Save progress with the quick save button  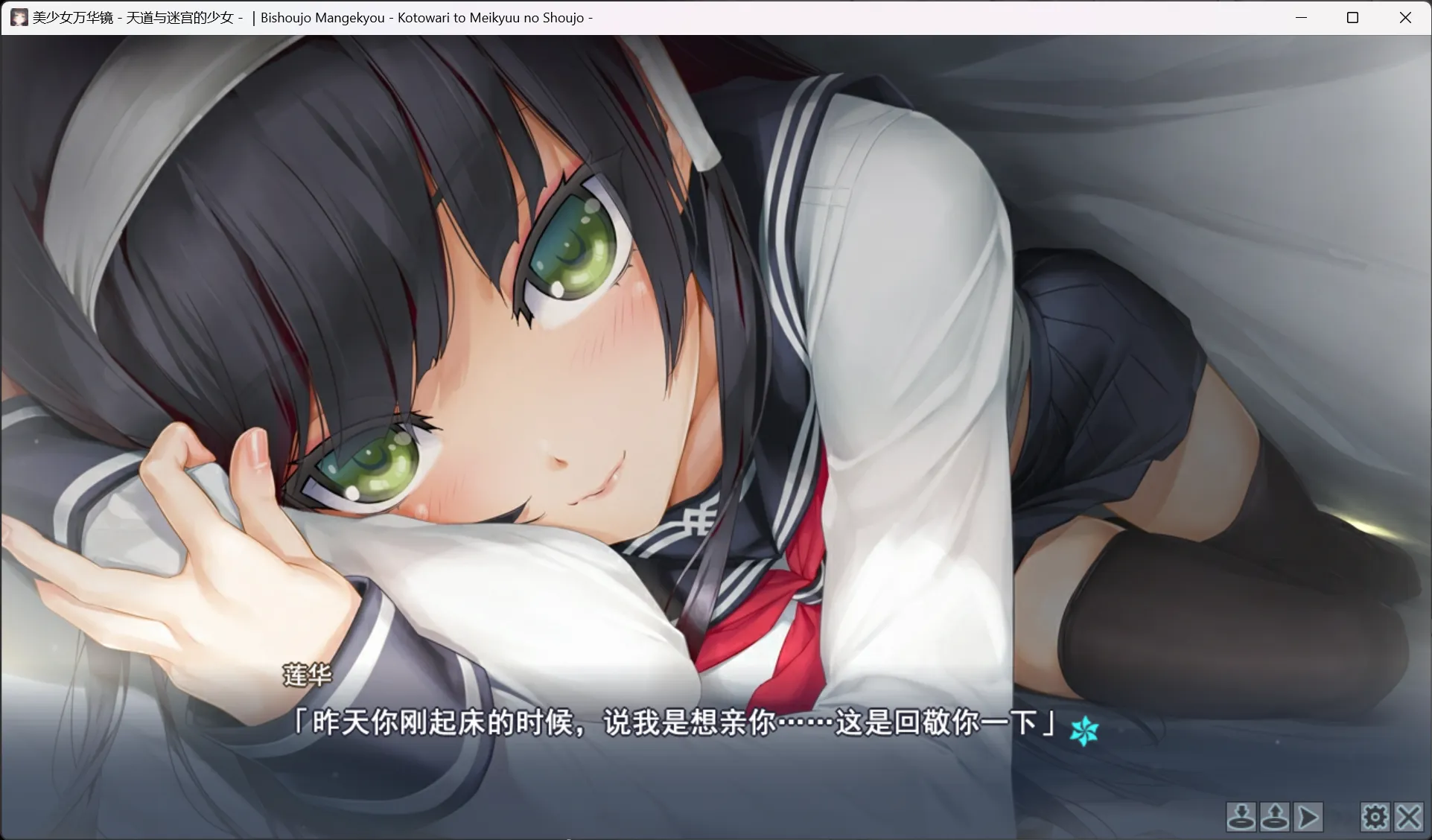[x=1241, y=817]
